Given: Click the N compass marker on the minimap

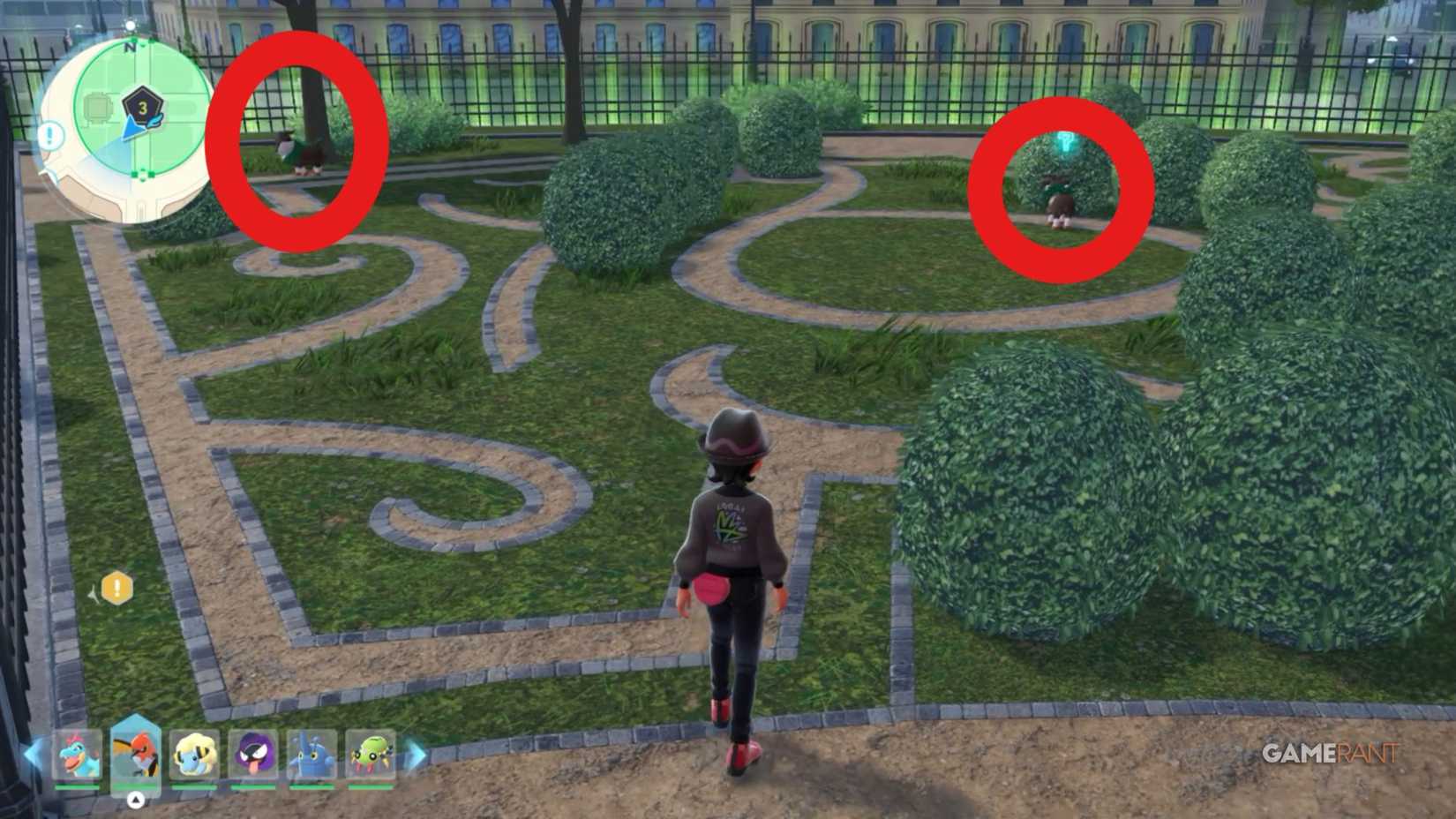Looking at the screenshot, I should 131,48.
